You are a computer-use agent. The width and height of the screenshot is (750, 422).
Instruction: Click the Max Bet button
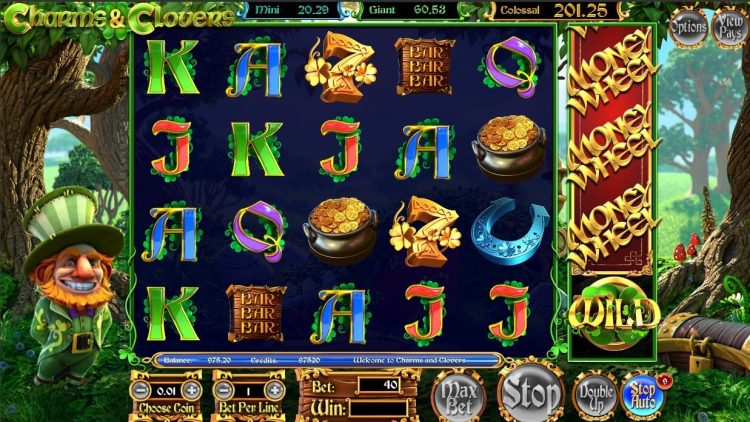pyautogui.click(x=458, y=395)
